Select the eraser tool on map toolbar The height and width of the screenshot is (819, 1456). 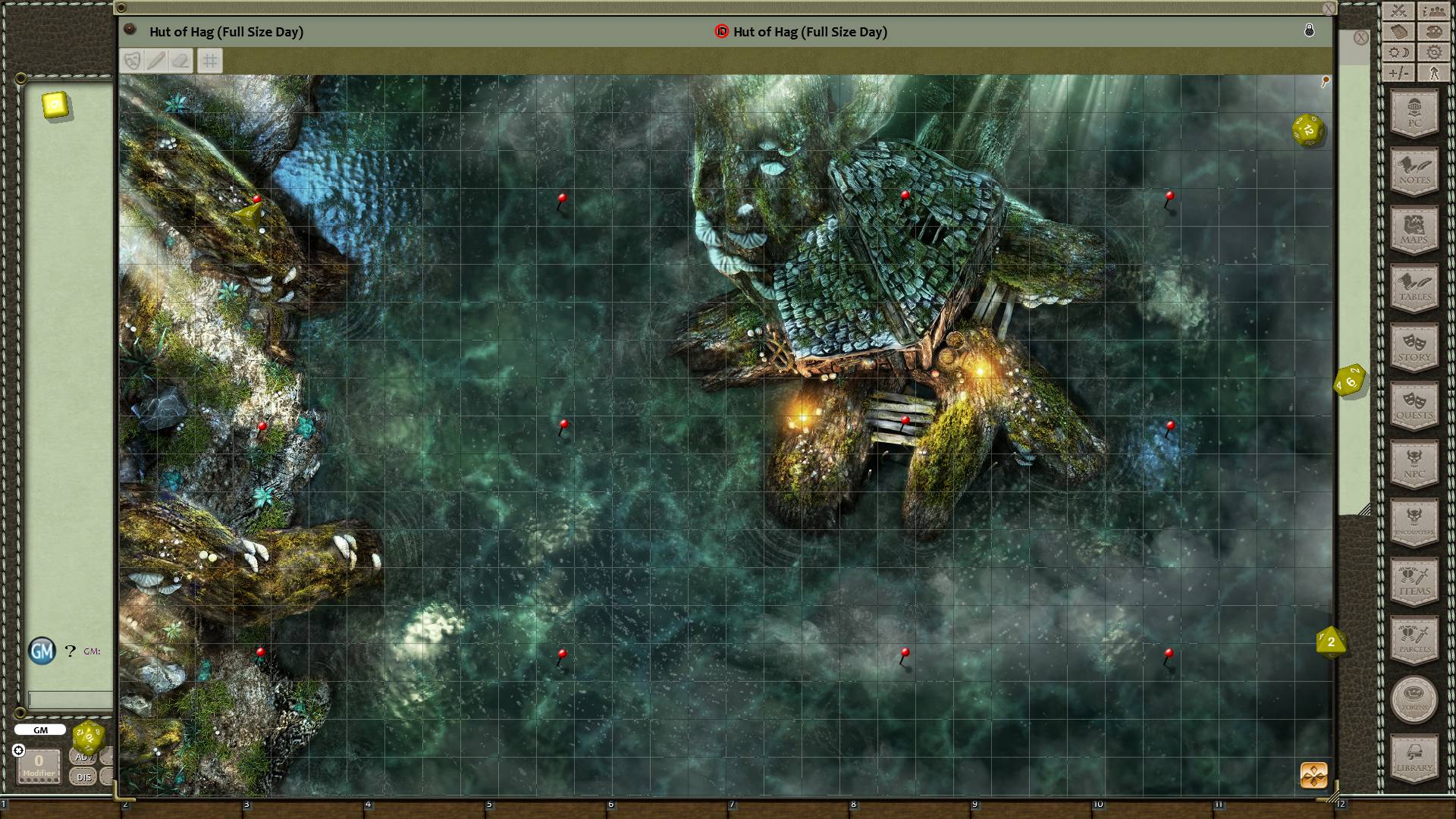point(180,61)
